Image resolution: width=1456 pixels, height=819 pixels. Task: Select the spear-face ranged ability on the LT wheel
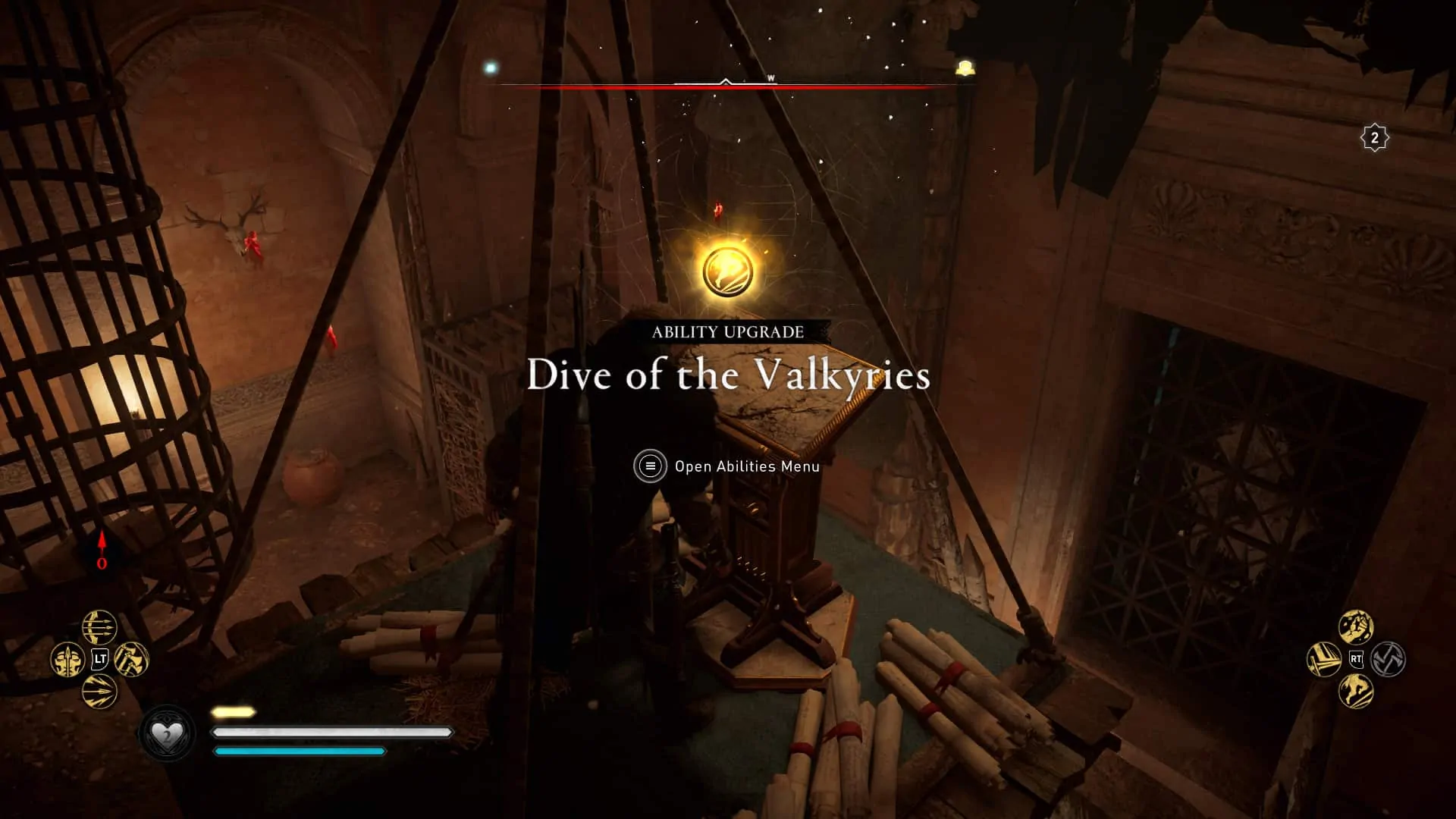68,660
